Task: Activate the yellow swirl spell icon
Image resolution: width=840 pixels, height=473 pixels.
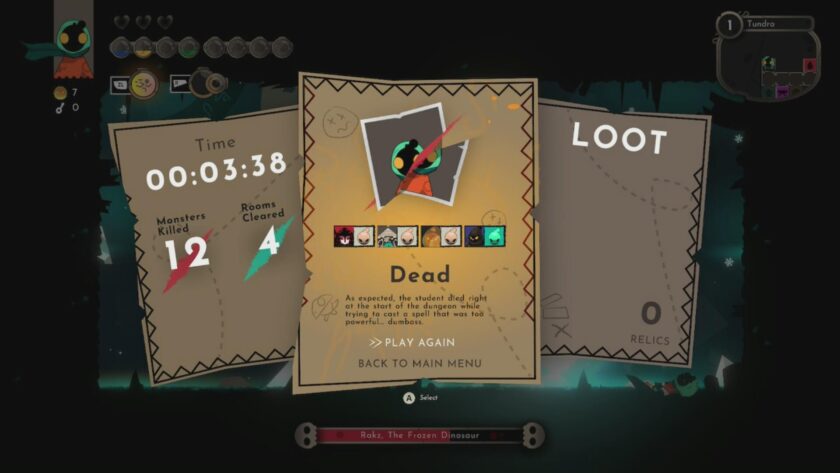Action: click(x=144, y=84)
